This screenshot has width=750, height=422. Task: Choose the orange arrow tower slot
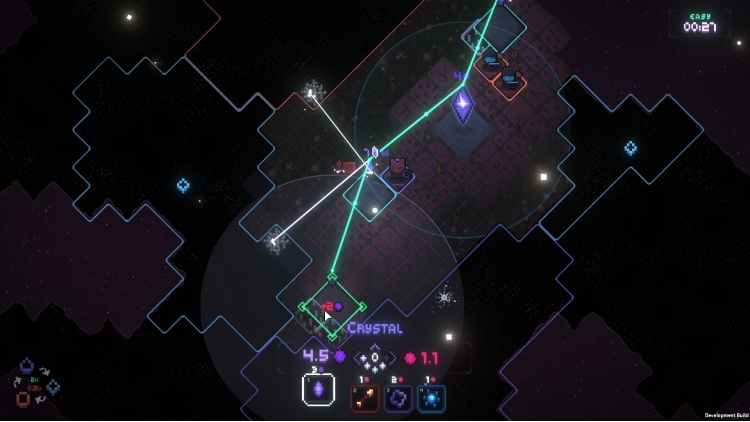pos(365,398)
